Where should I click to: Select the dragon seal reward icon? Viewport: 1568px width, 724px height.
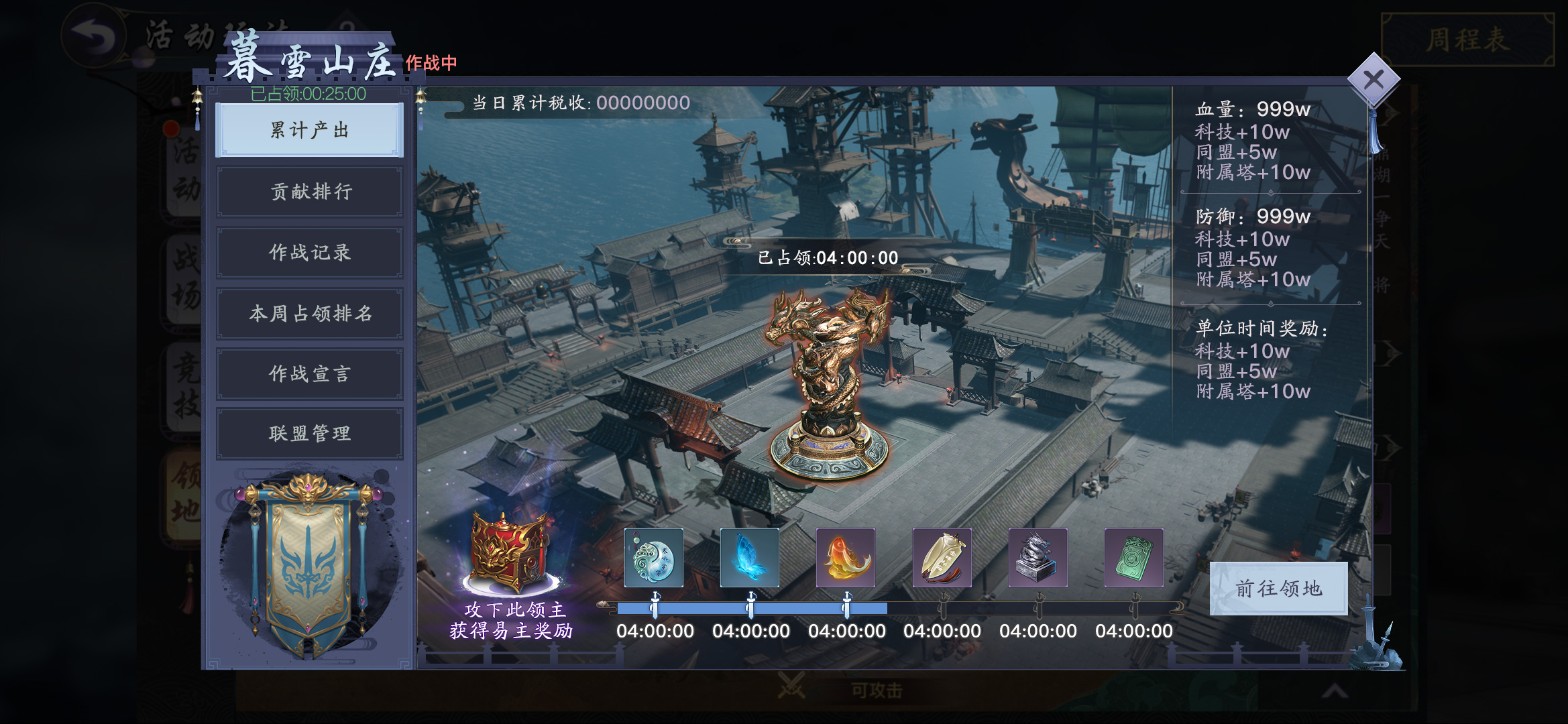click(1038, 558)
